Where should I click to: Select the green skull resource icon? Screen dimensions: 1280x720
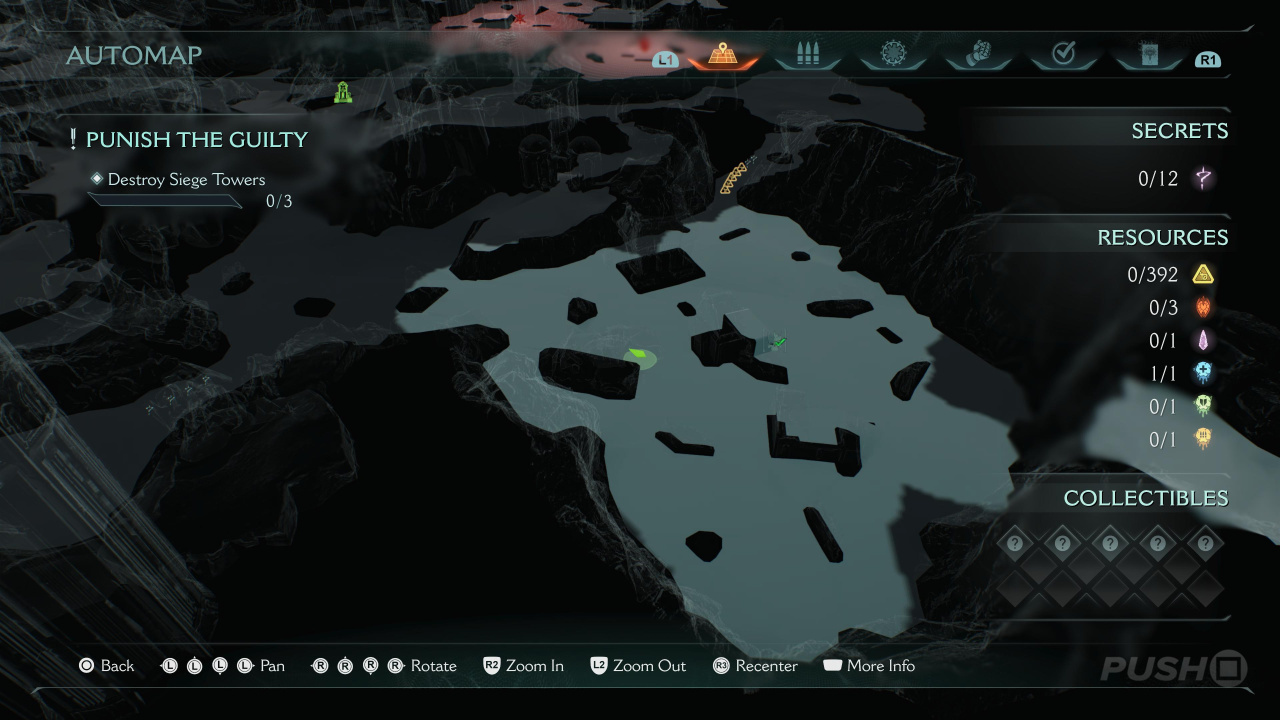click(1203, 406)
